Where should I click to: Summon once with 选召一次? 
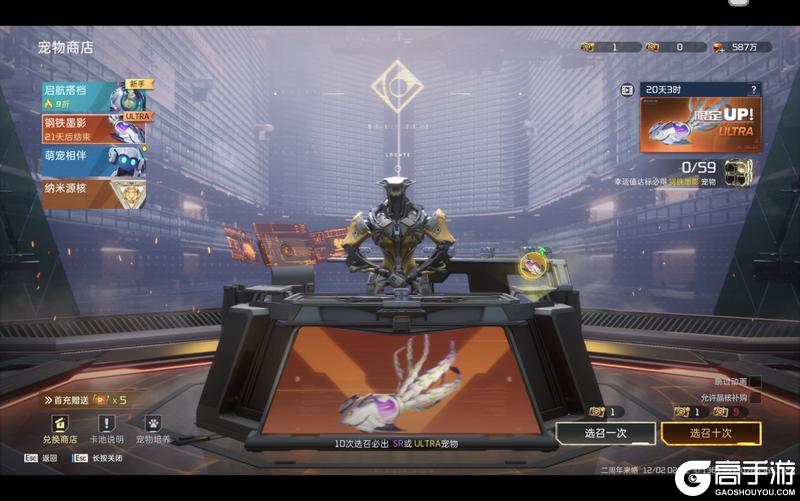pos(606,433)
